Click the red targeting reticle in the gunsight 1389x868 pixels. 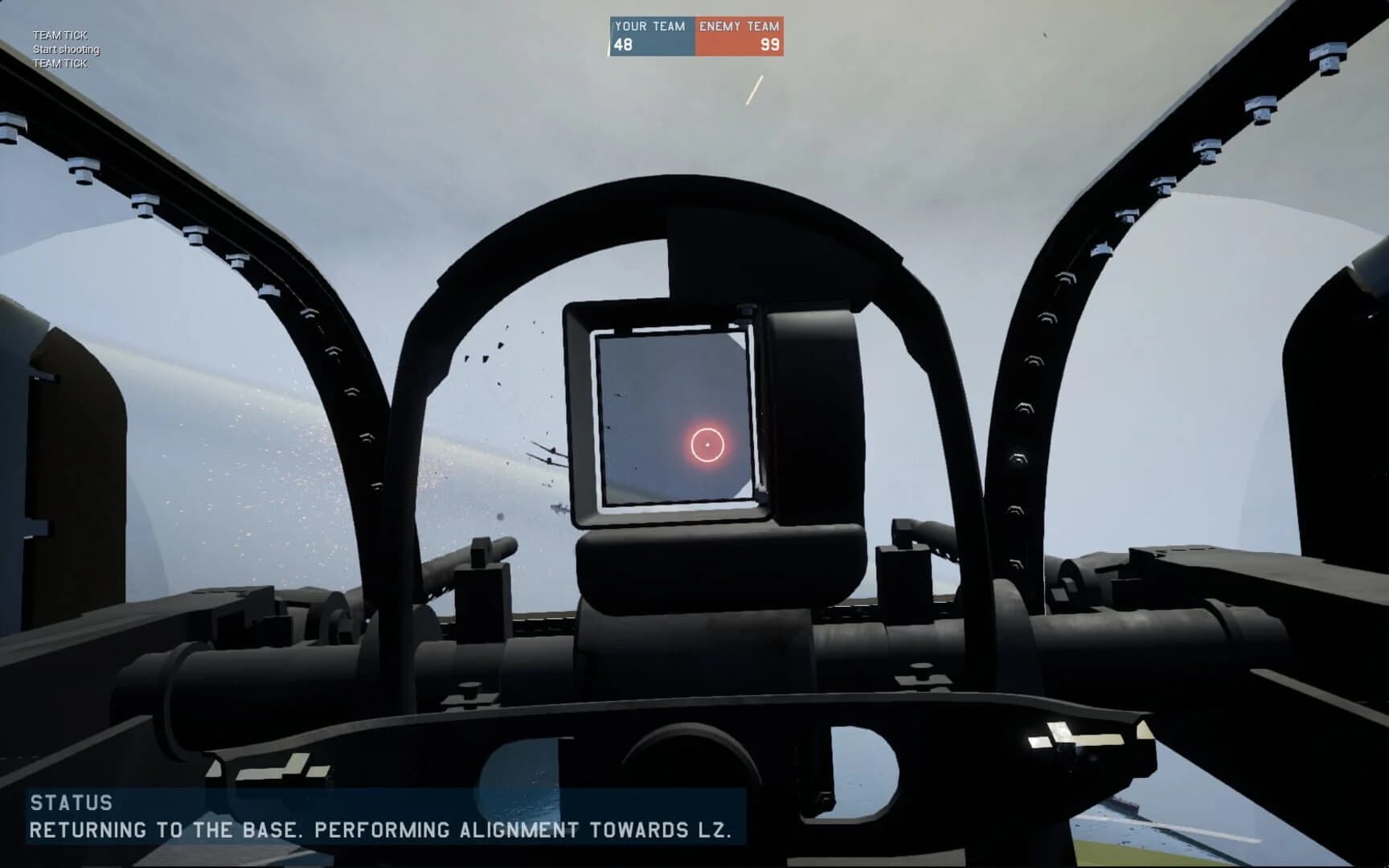[708, 444]
